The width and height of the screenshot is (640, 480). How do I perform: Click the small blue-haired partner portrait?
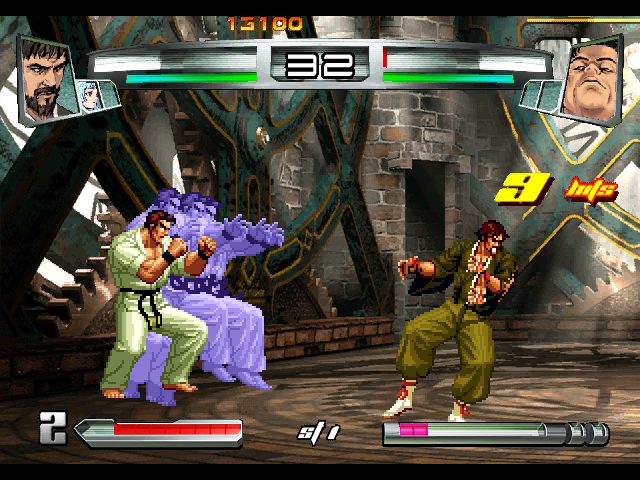click(x=91, y=95)
